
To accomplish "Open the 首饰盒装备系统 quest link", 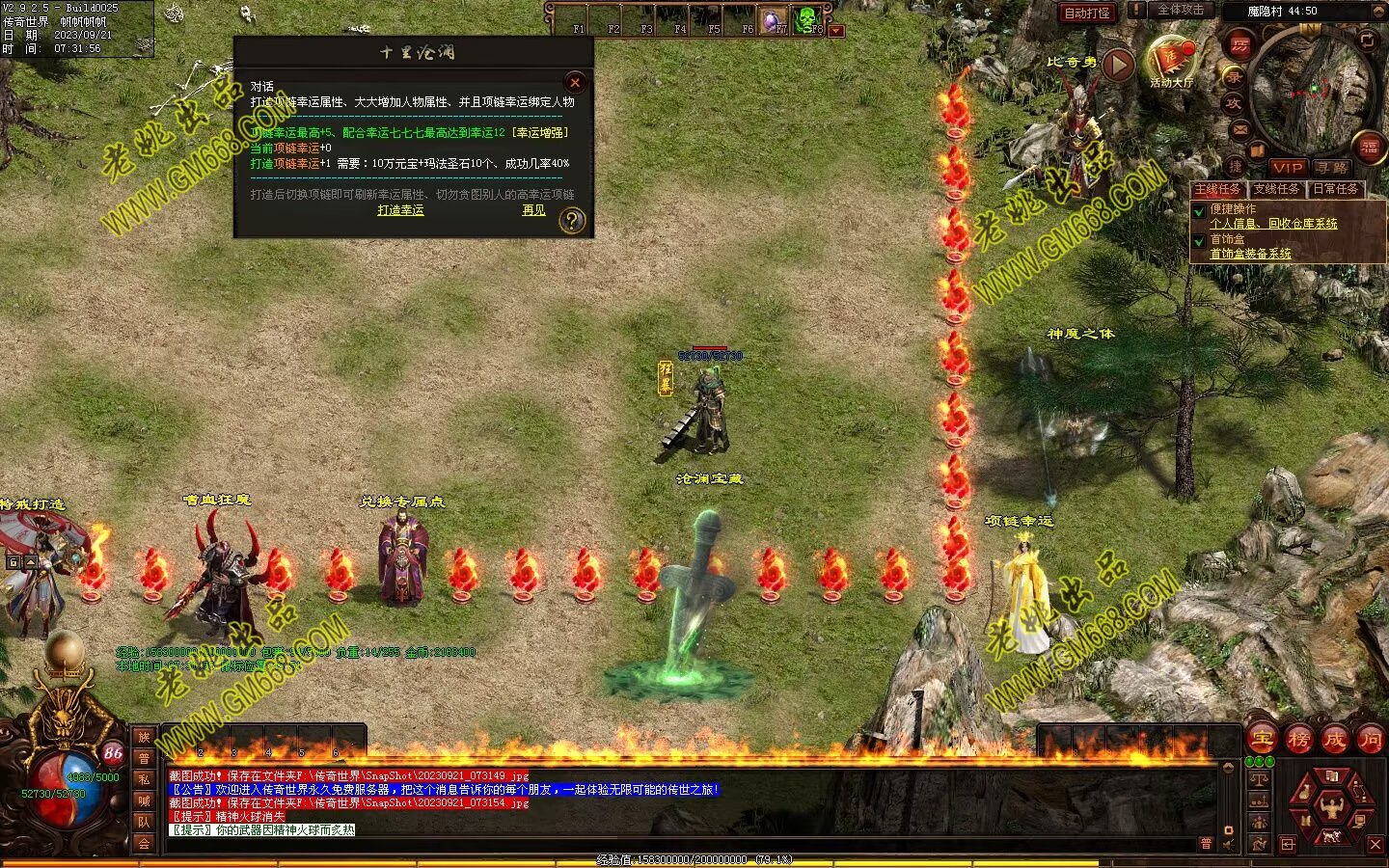I will (x=1250, y=254).
